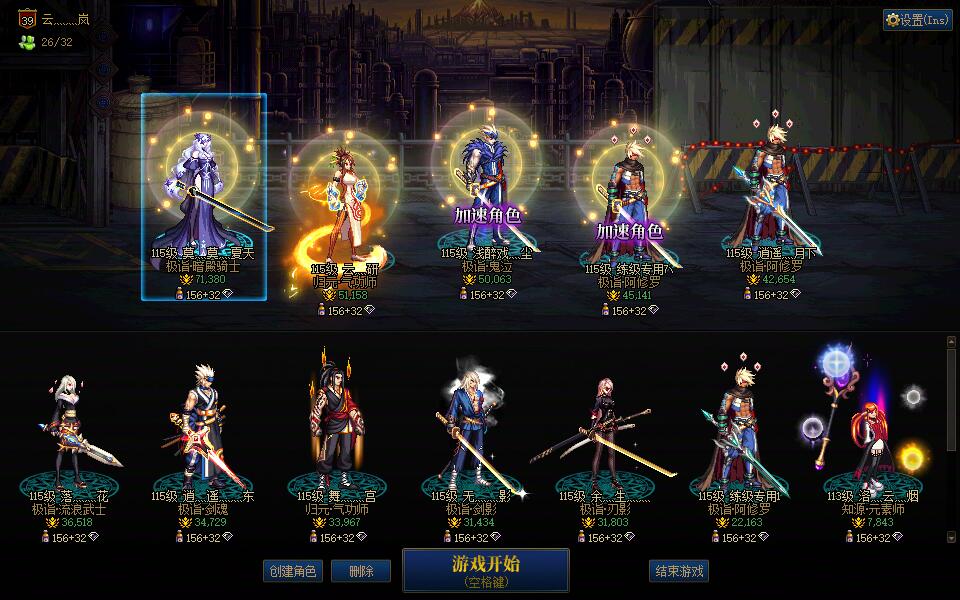Start the game with 游戏开始
This screenshot has width=960, height=600.
click(x=485, y=569)
